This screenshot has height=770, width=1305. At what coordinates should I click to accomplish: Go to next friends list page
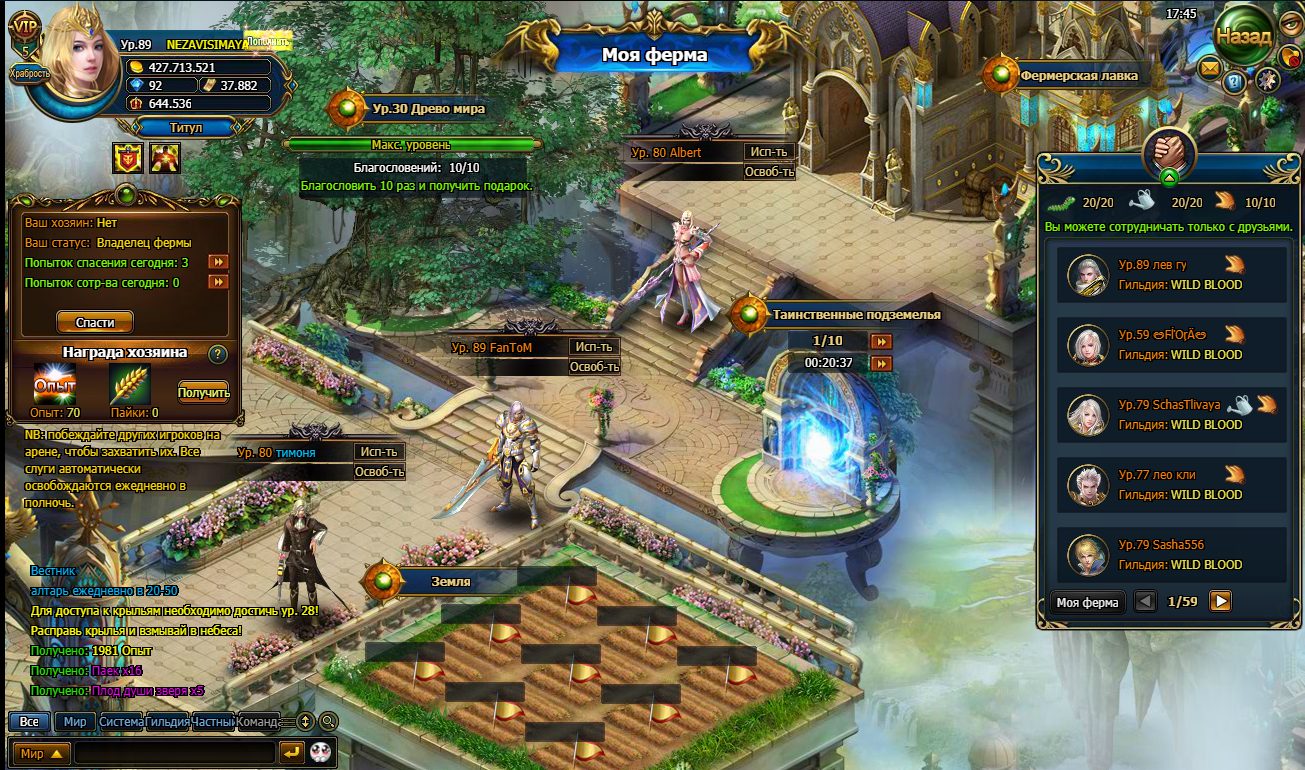point(1220,601)
